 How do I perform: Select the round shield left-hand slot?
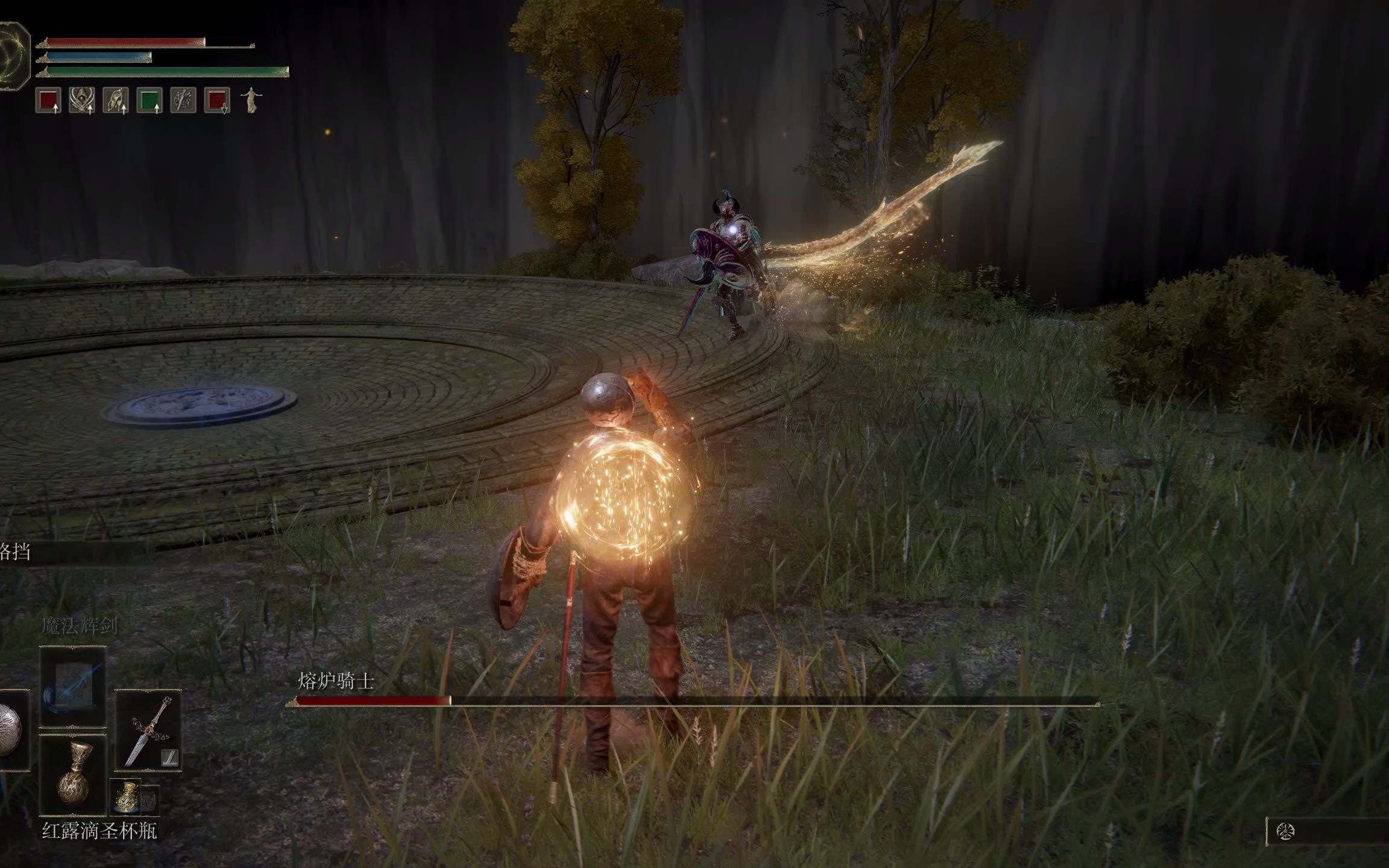(11, 731)
